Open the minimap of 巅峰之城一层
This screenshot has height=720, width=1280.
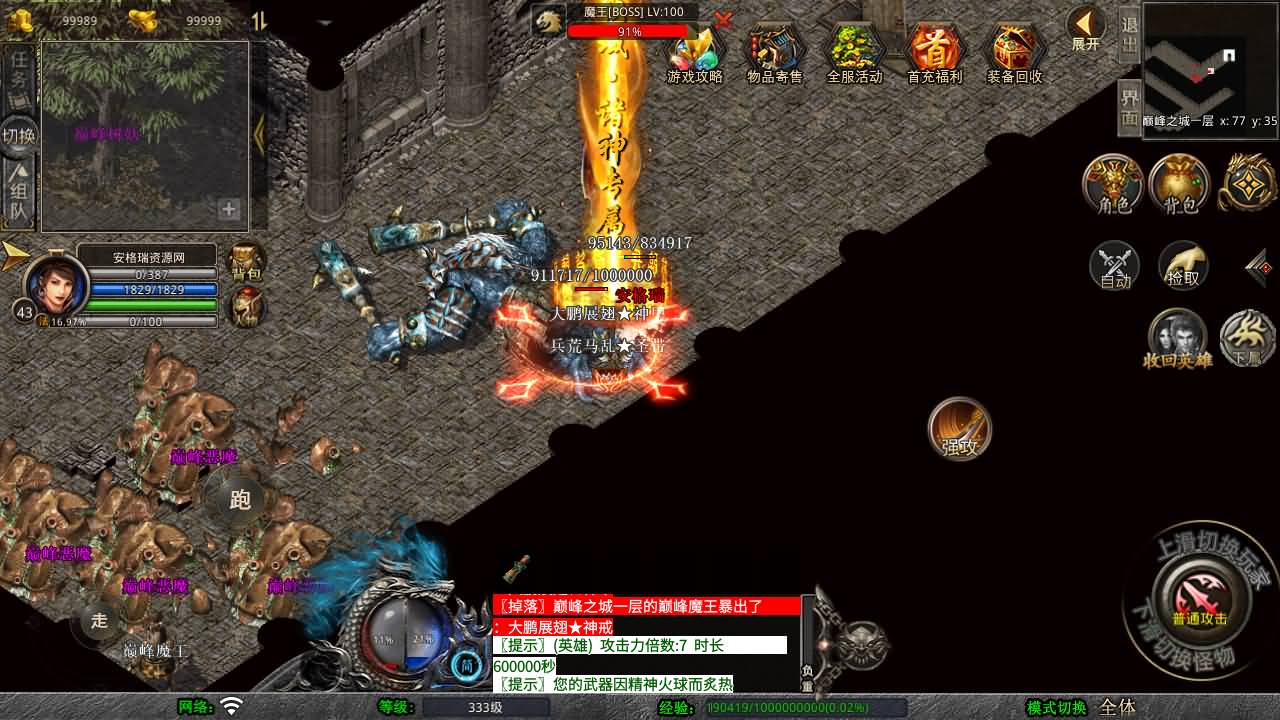point(1210,66)
